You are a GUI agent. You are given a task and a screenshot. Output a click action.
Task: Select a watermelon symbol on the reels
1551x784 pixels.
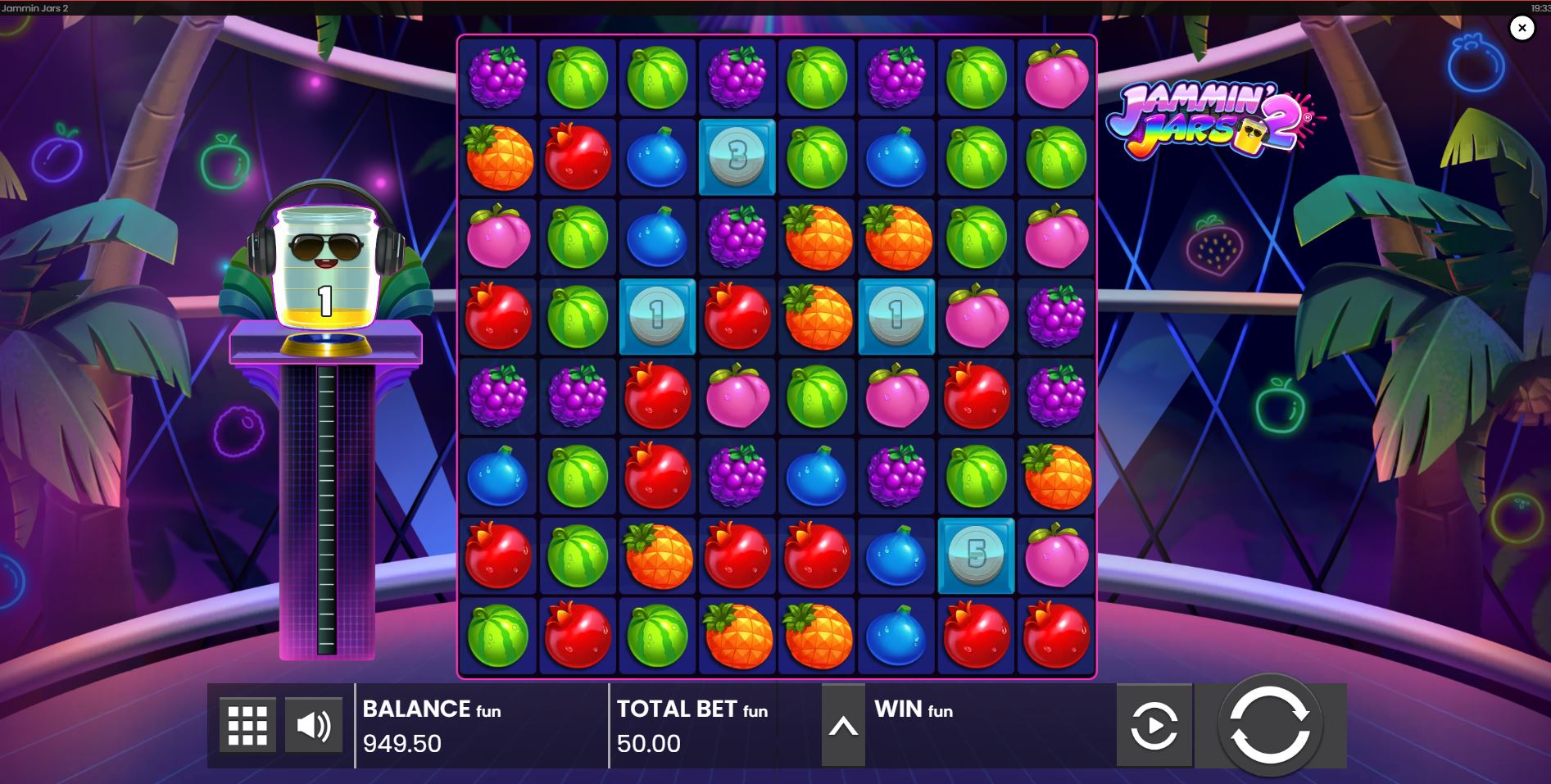(576, 78)
